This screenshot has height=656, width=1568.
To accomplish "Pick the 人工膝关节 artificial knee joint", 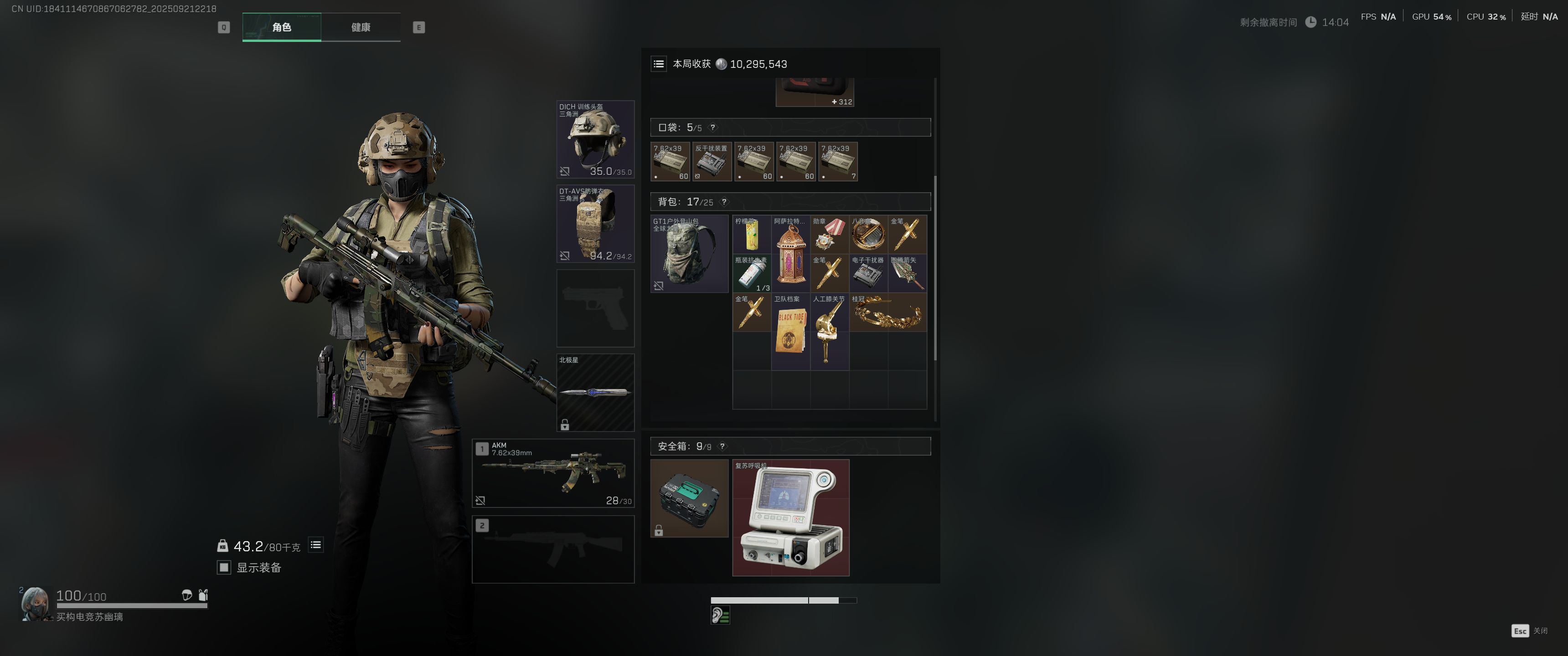I will (x=830, y=332).
